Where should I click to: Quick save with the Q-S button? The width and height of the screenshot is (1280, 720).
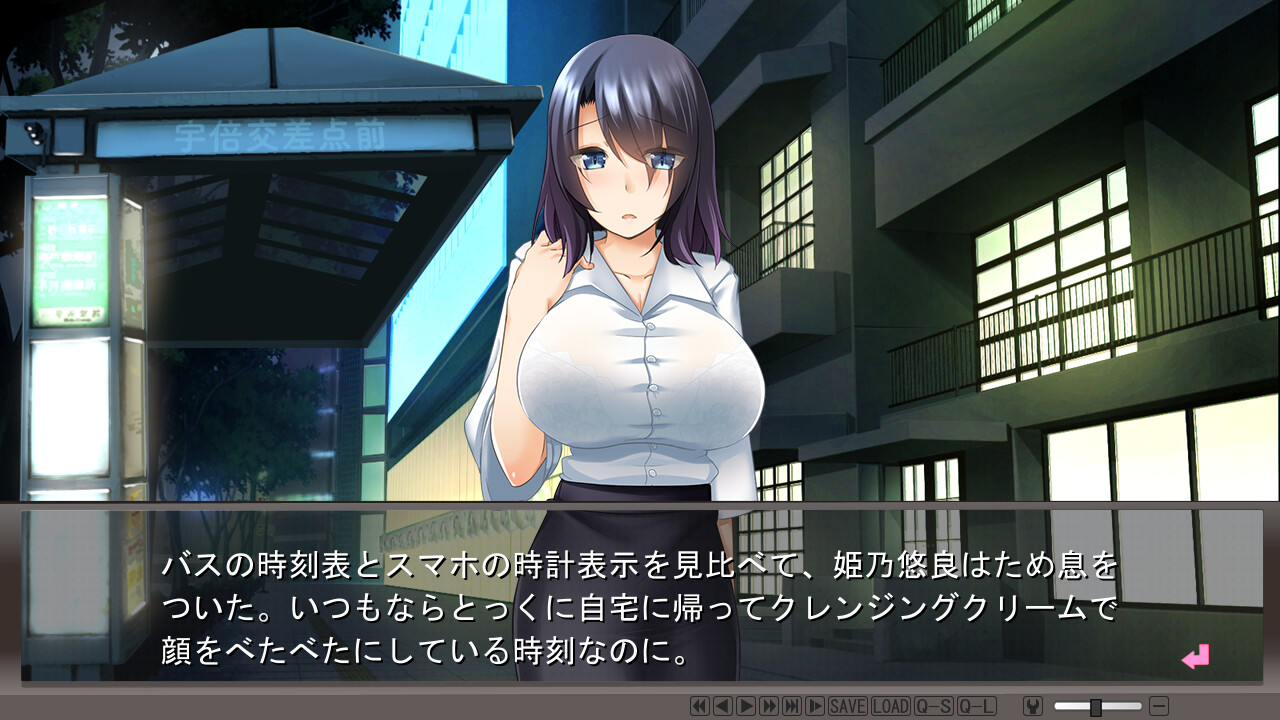pos(933,706)
